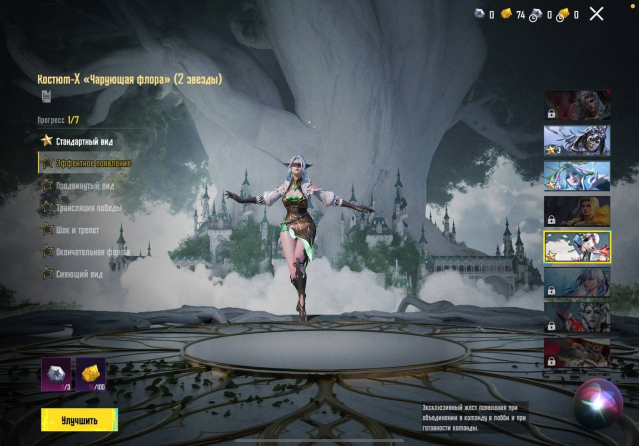Viewport: 639px width, 446px height.
Task: Open the document icon under the costume title
Action: coord(46,96)
